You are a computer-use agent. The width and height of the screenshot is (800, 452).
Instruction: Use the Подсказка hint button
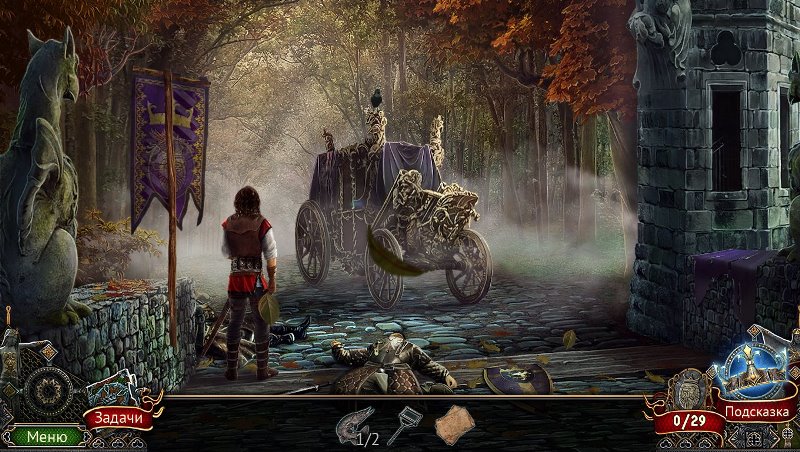pyautogui.click(x=758, y=411)
